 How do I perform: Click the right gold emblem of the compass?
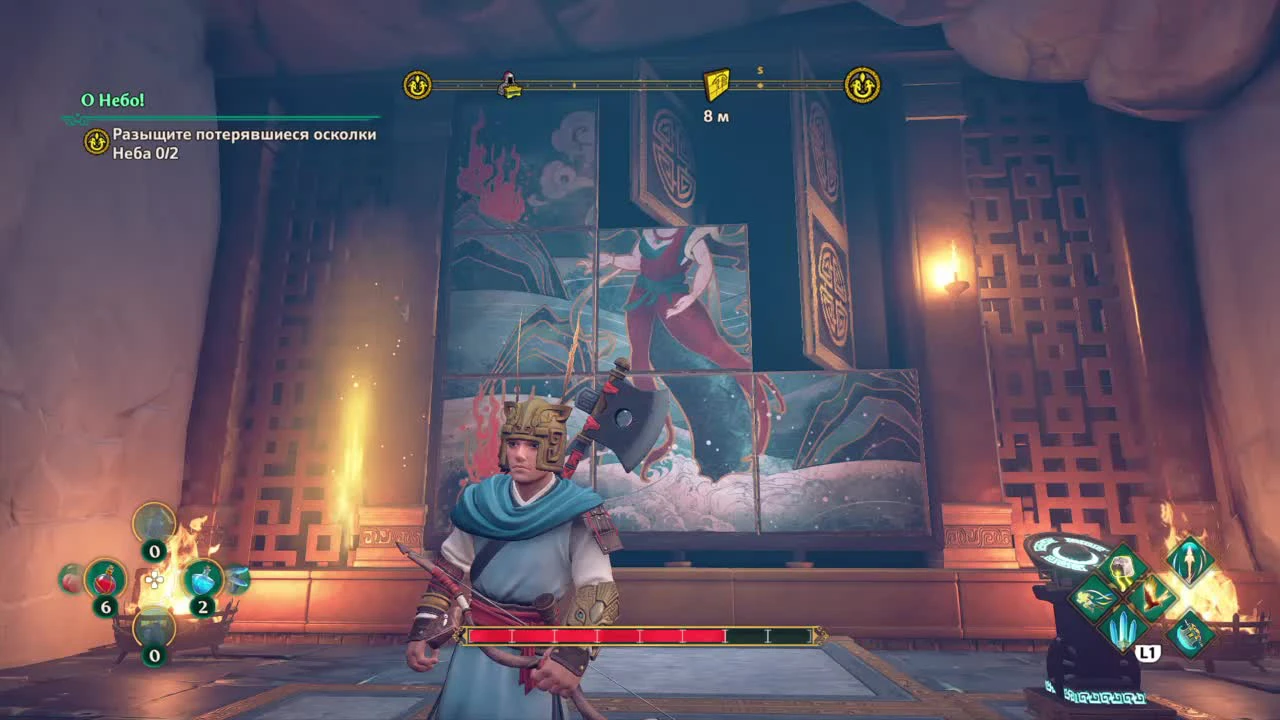point(862,85)
